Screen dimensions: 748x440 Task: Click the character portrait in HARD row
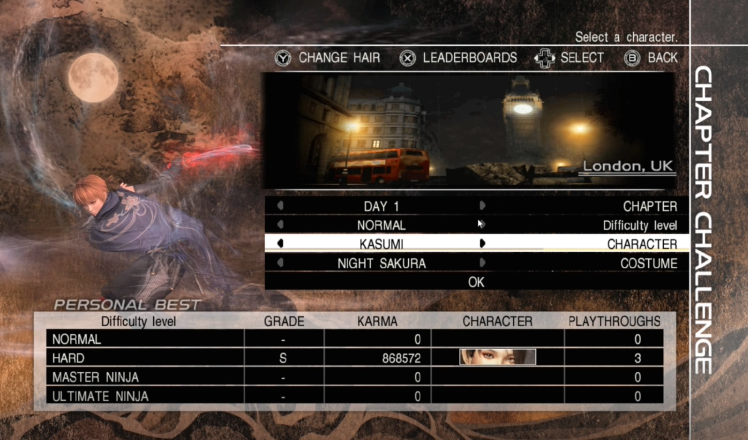tap(497, 357)
